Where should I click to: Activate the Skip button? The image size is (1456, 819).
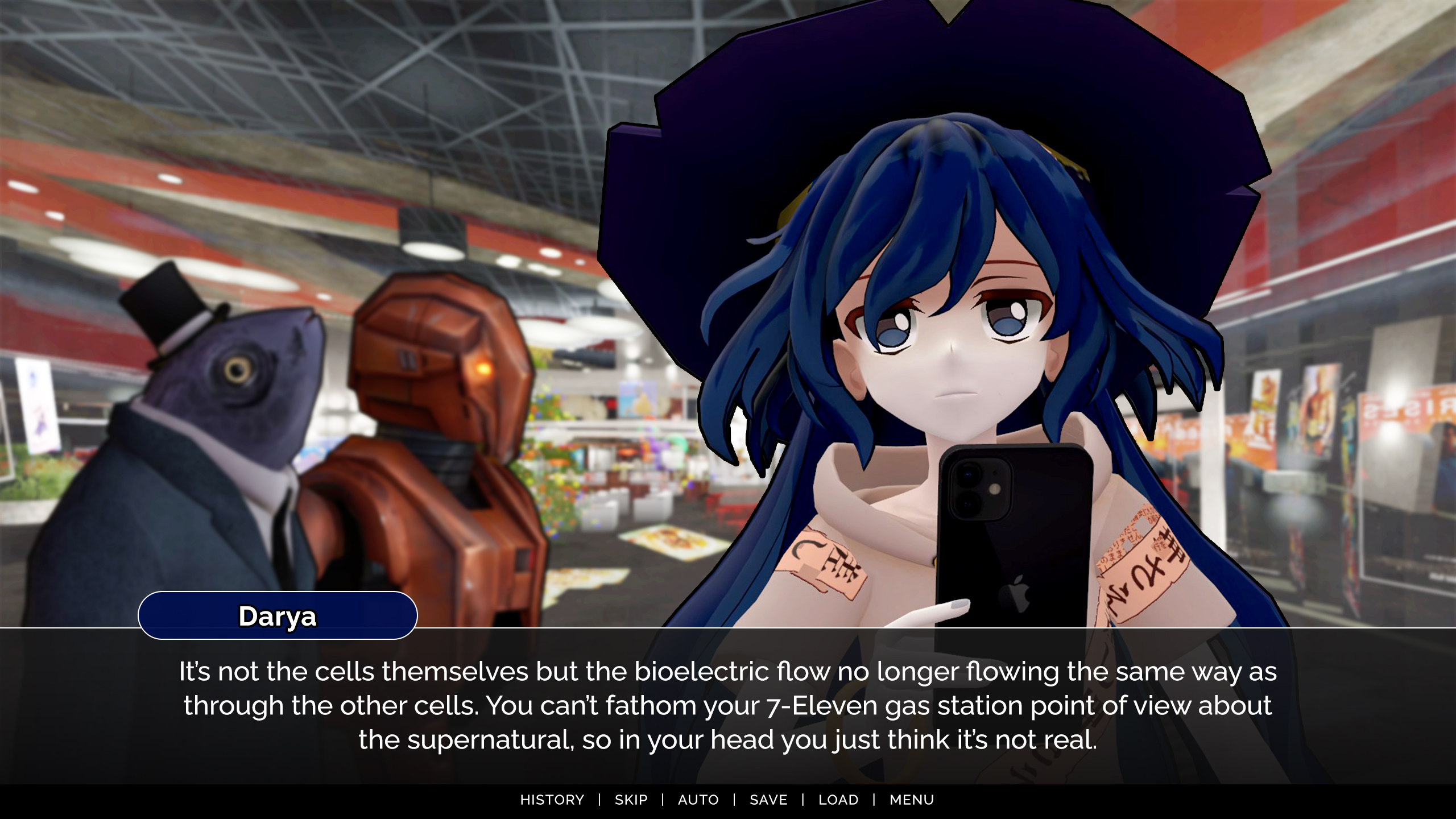[631, 800]
